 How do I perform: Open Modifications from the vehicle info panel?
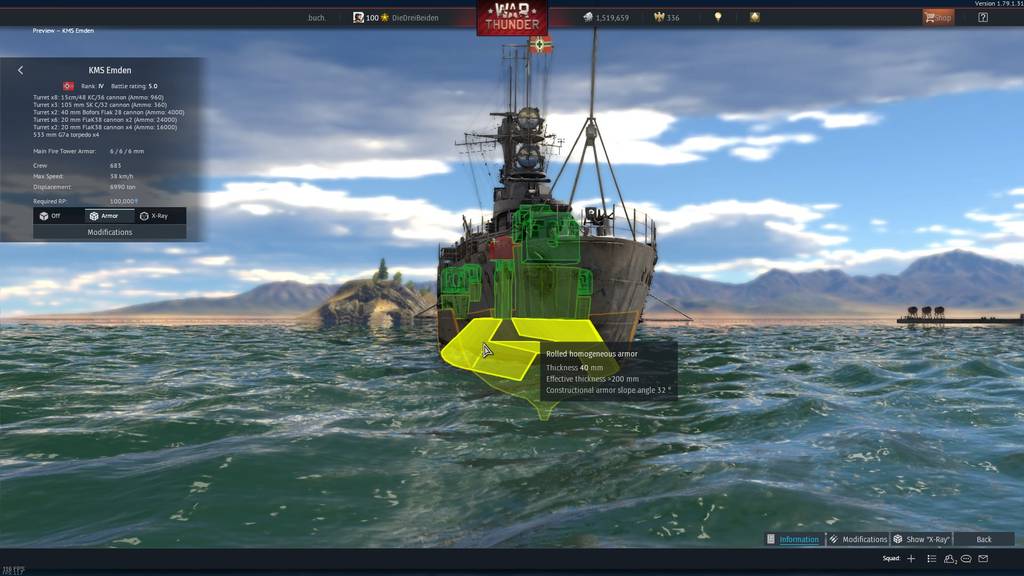pos(109,232)
